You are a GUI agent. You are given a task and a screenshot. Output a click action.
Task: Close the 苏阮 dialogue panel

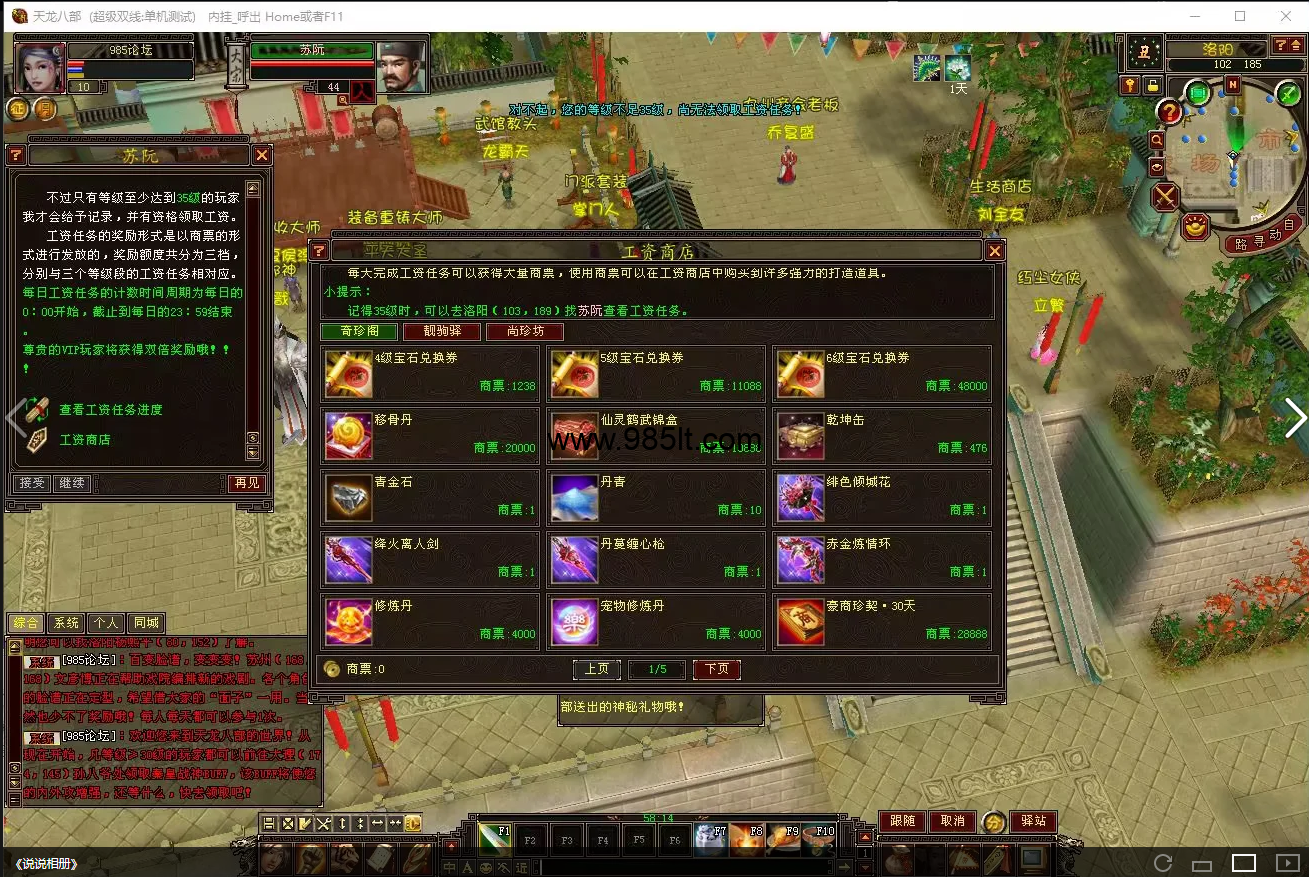(262, 155)
